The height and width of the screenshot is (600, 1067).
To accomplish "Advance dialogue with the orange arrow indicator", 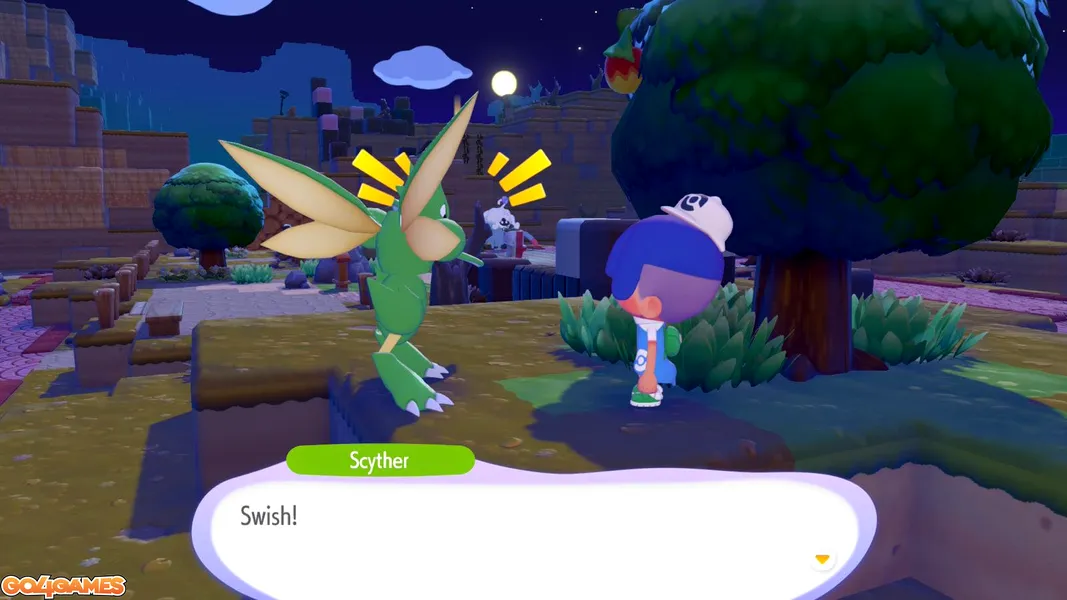I will tap(822, 559).
